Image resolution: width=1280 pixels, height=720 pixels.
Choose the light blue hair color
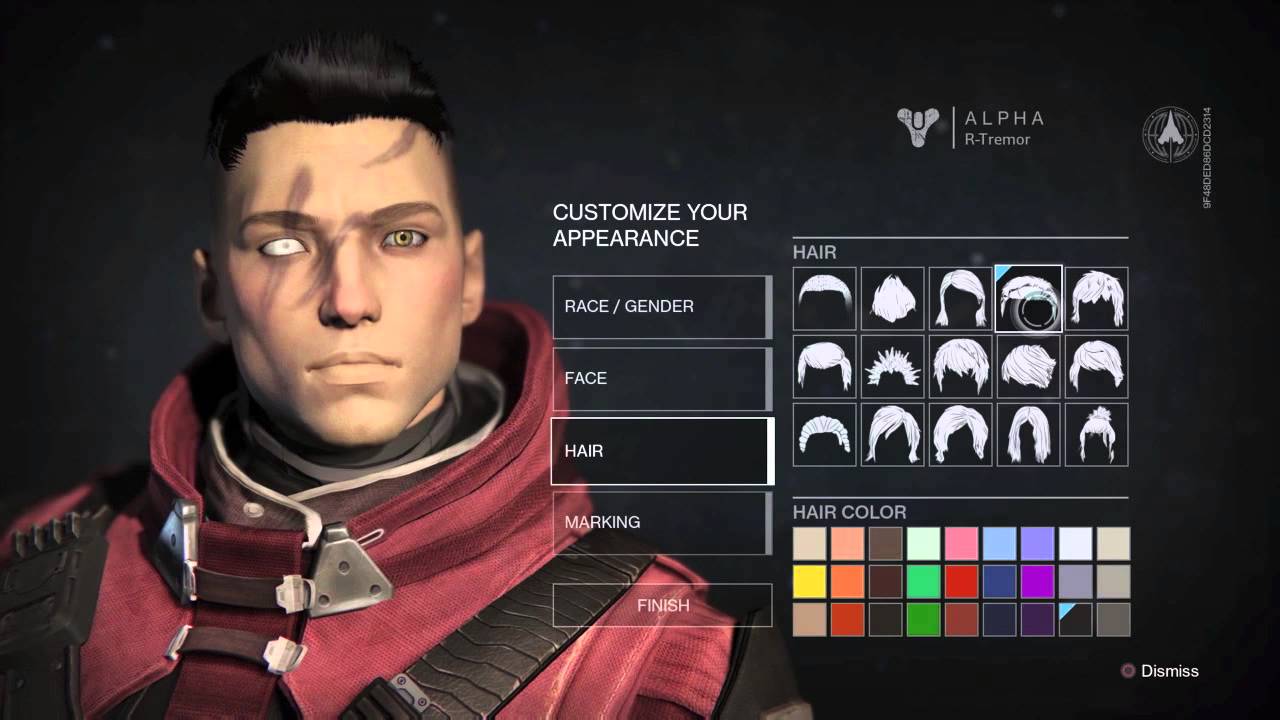pos(1000,544)
